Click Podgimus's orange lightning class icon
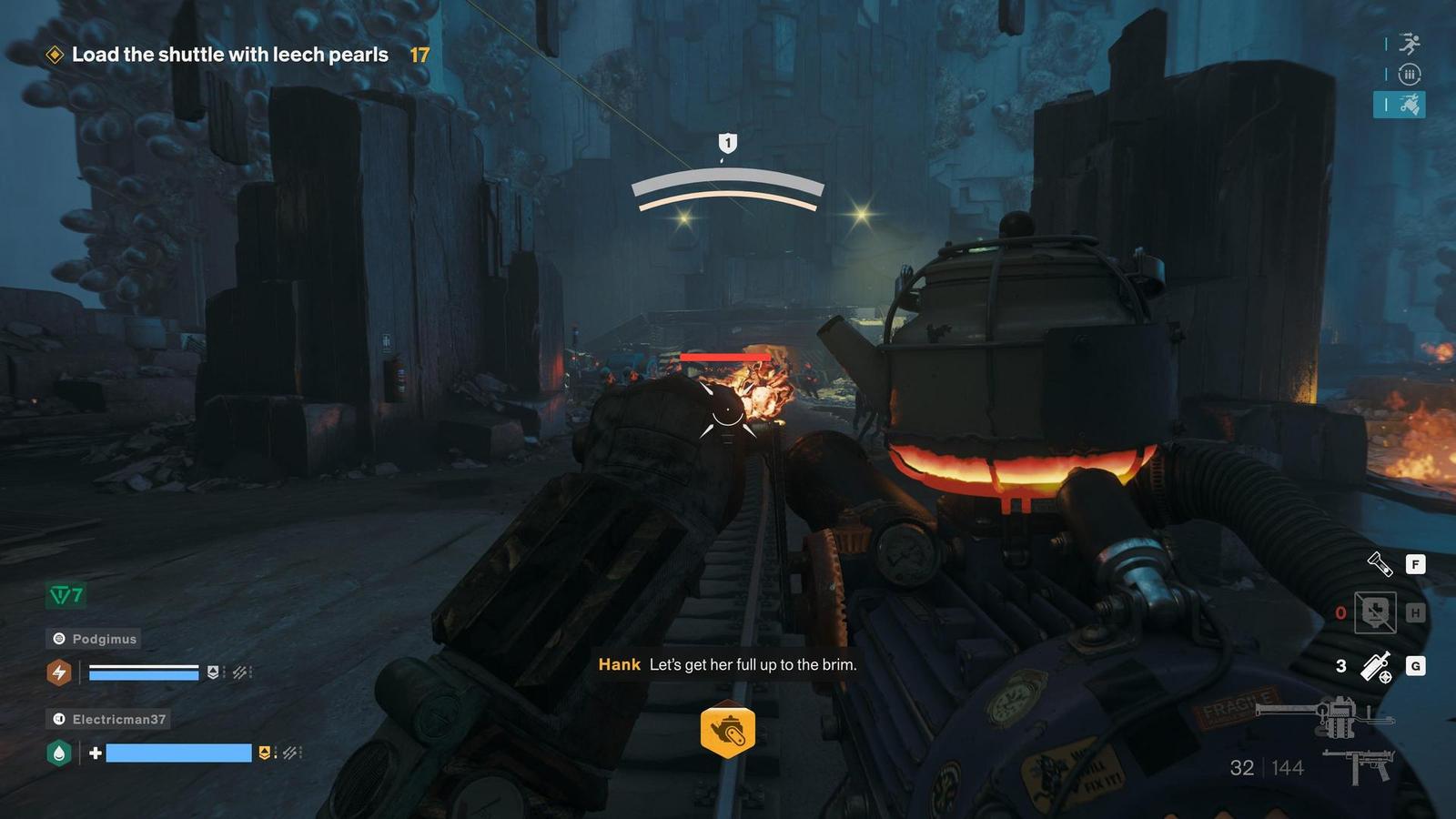 tap(60, 673)
